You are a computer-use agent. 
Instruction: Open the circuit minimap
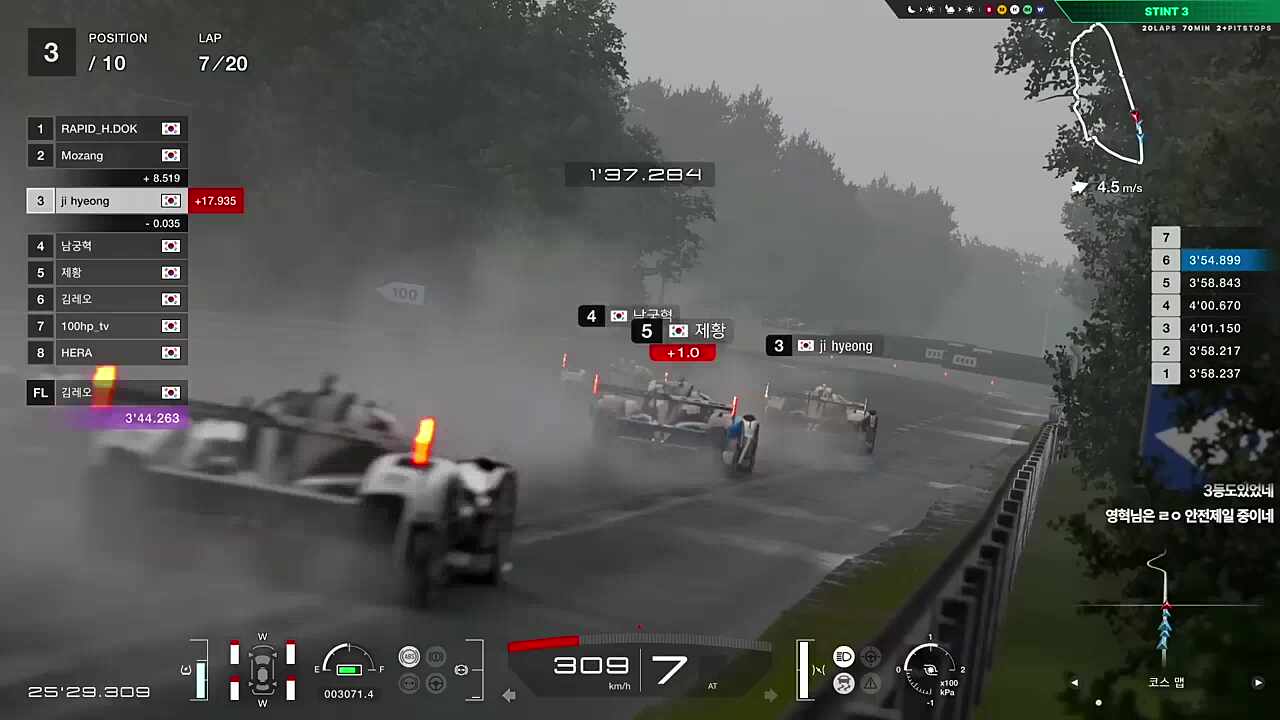click(1106, 95)
